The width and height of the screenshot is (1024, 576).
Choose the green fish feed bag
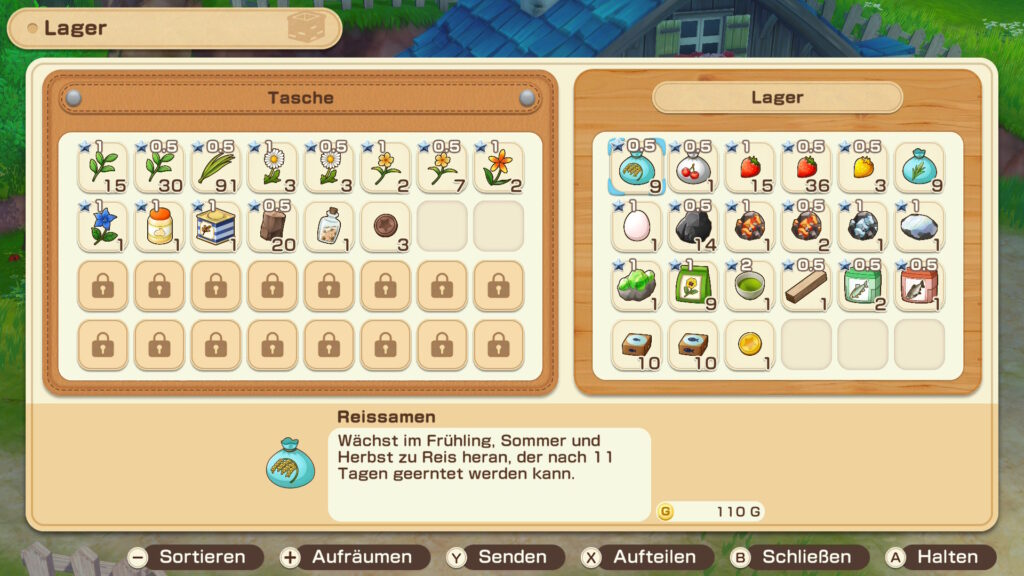click(x=862, y=285)
